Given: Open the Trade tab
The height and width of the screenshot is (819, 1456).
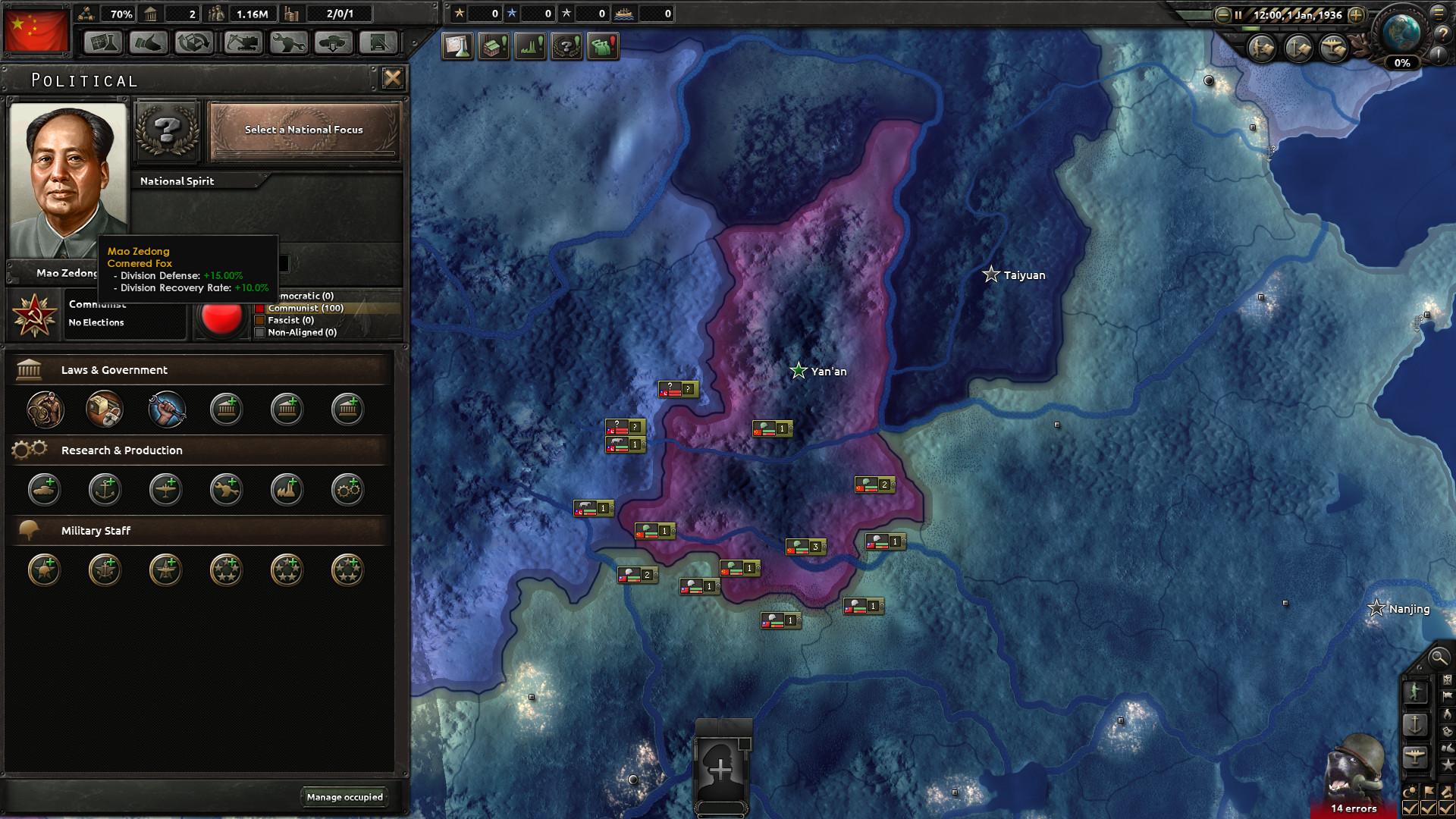Looking at the screenshot, I should pyautogui.click(x=194, y=42).
